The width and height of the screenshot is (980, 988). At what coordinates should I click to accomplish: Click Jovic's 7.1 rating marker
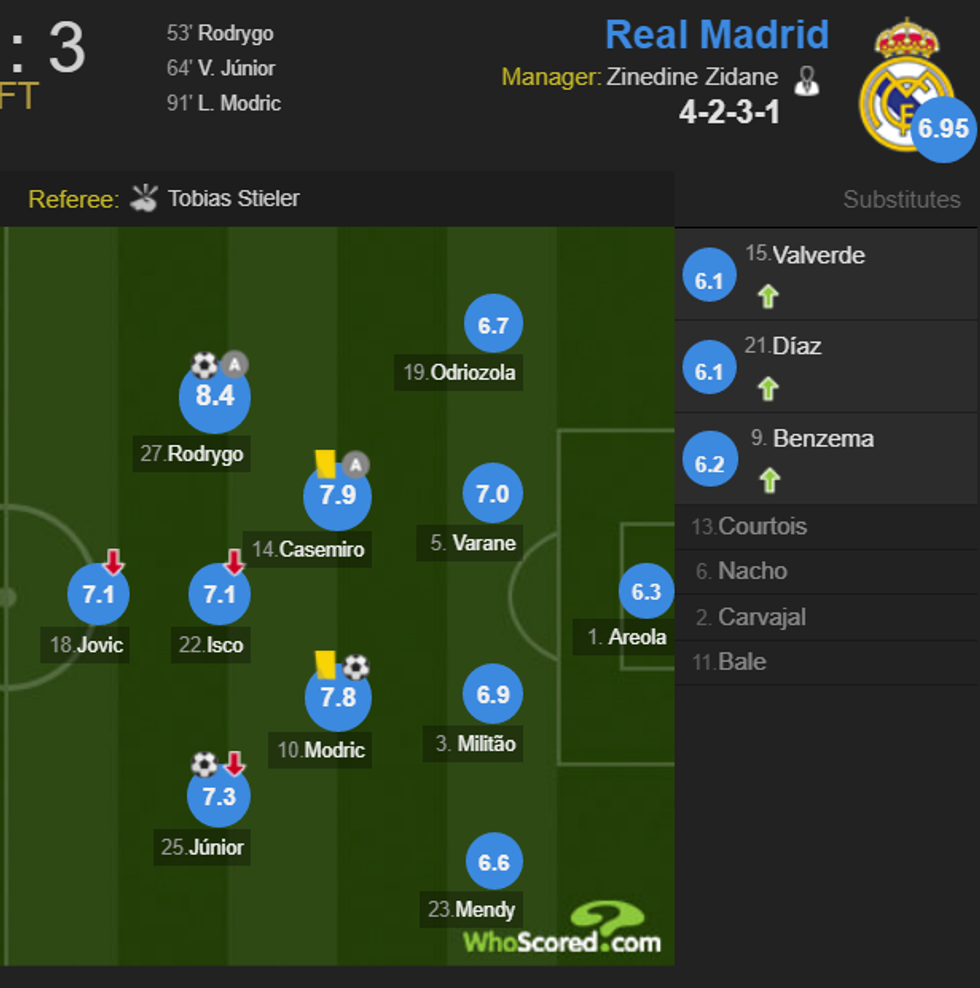tap(98, 595)
